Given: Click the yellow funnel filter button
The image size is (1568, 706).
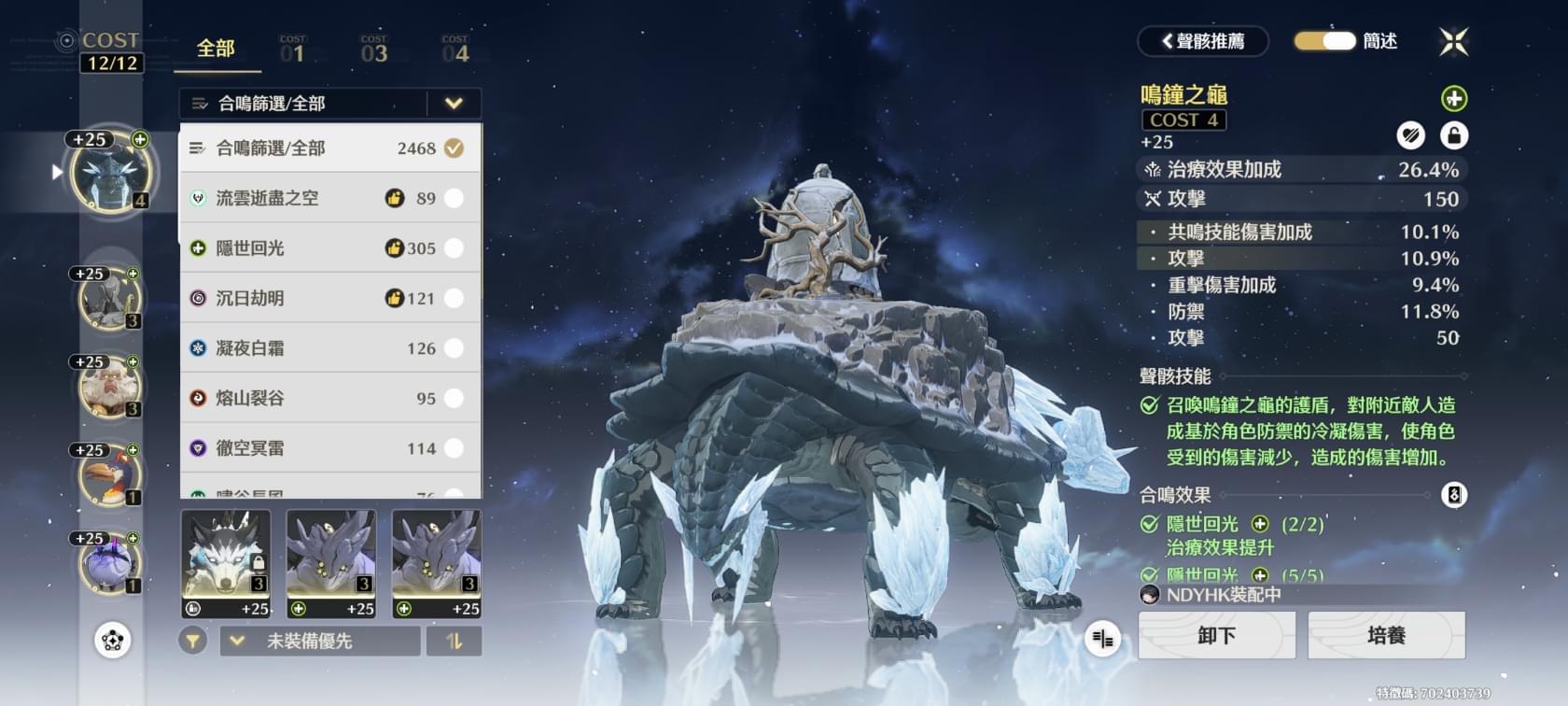Looking at the screenshot, I should [x=193, y=642].
